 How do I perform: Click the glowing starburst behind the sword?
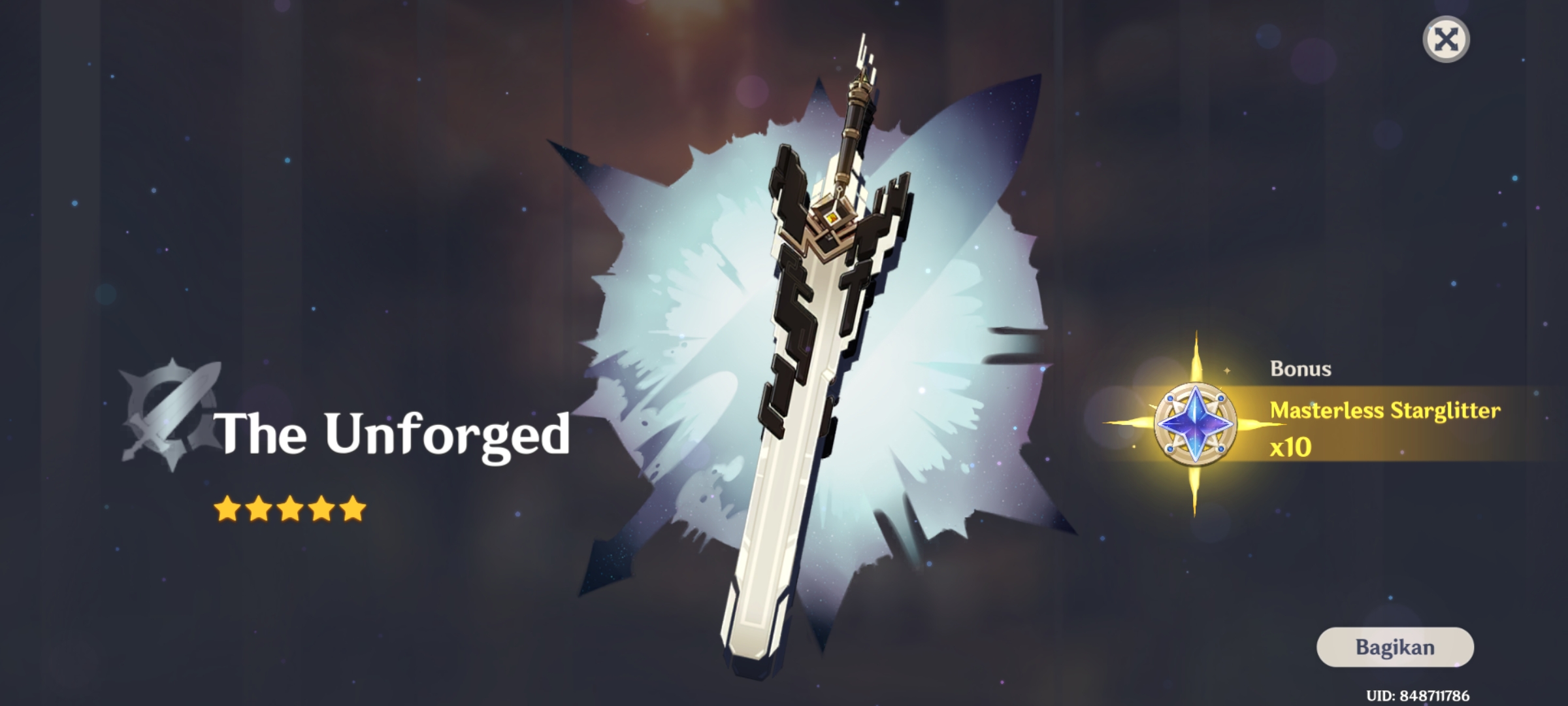686,294
